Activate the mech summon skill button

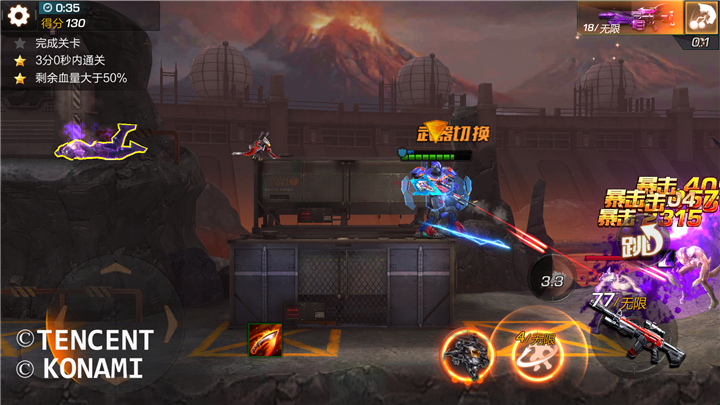click(x=466, y=355)
